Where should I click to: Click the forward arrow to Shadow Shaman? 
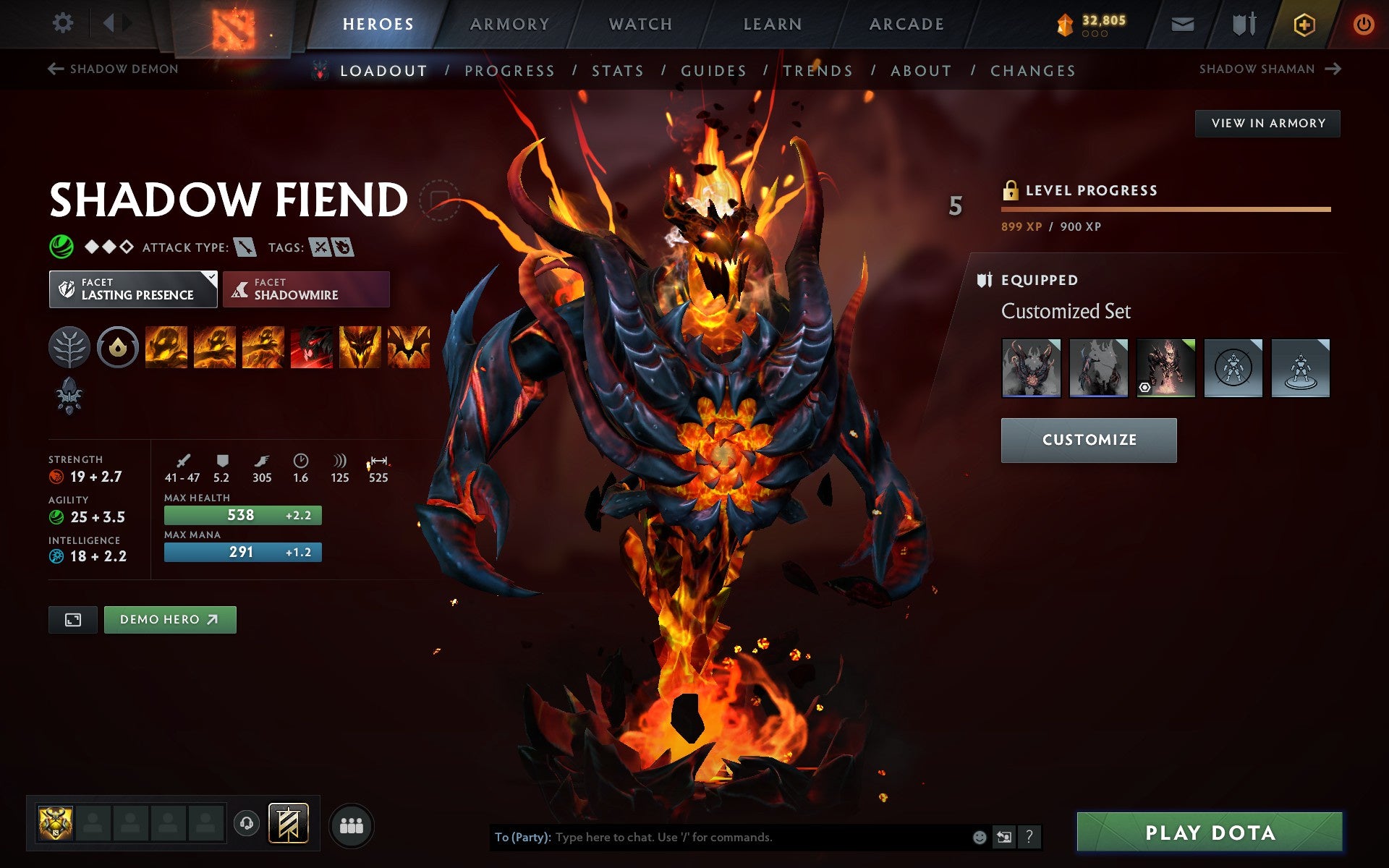coord(1334,68)
